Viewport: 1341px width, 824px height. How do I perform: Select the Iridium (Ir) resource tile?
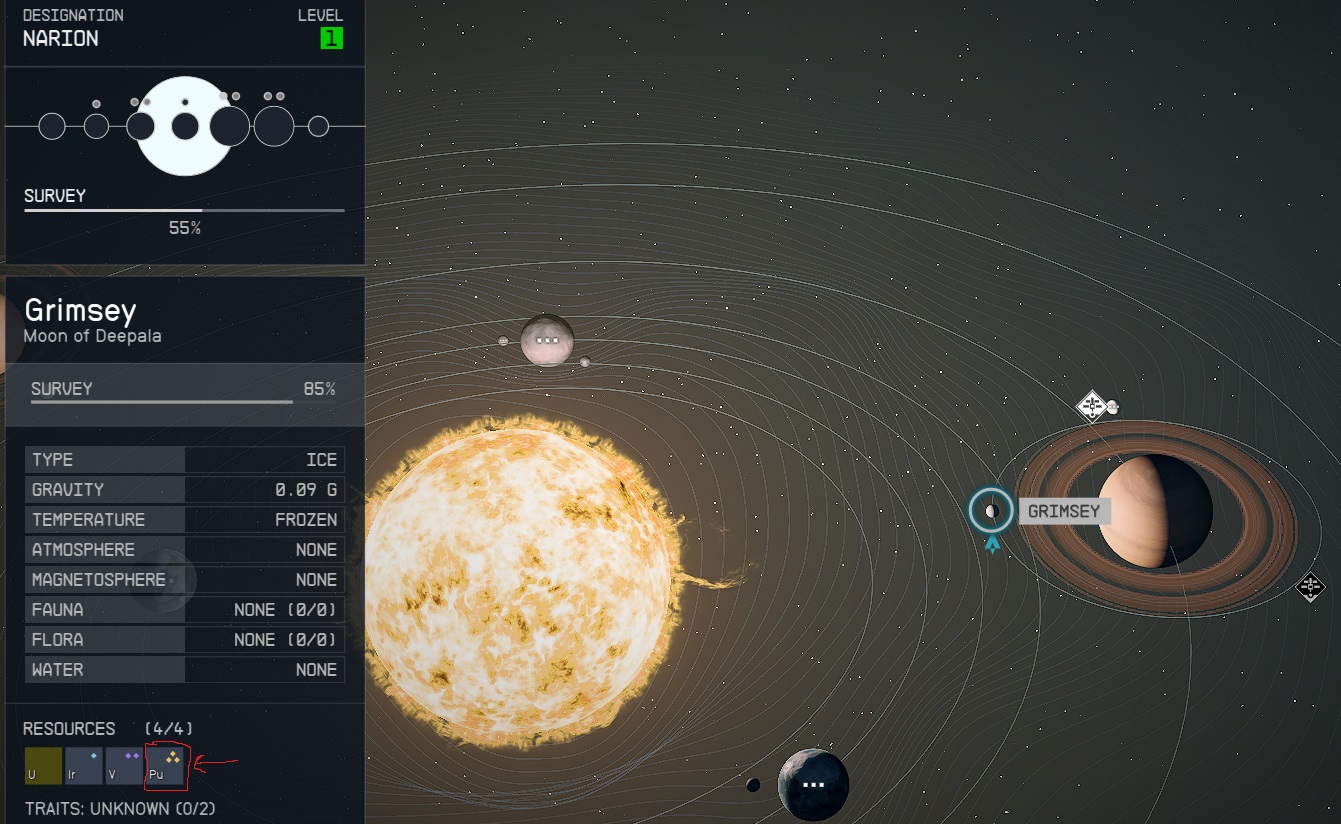84,766
